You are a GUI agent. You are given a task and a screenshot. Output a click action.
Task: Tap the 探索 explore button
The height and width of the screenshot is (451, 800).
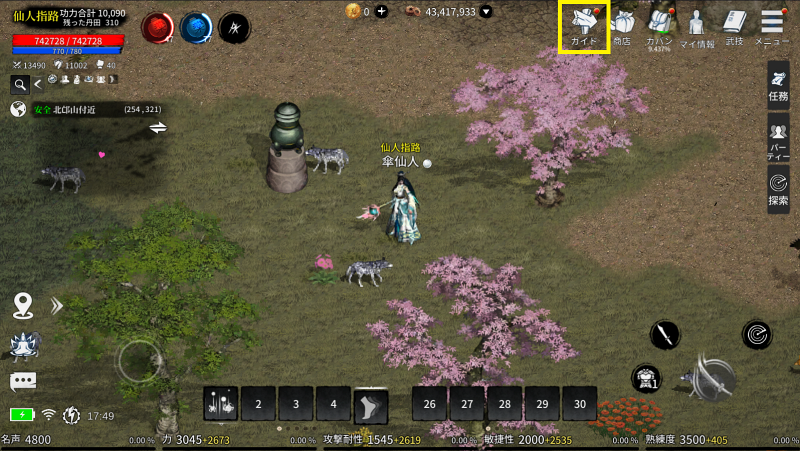tap(779, 187)
